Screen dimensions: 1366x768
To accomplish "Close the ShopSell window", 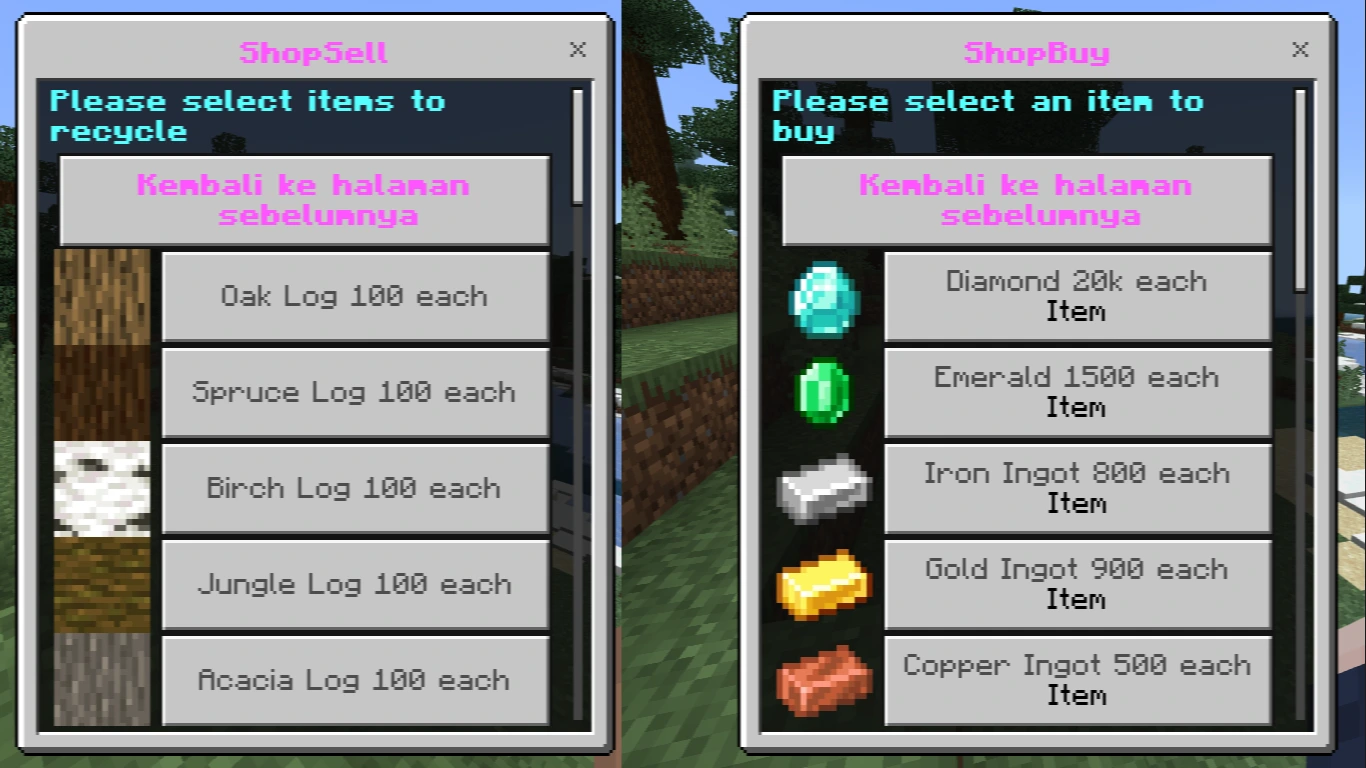I will (x=578, y=50).
